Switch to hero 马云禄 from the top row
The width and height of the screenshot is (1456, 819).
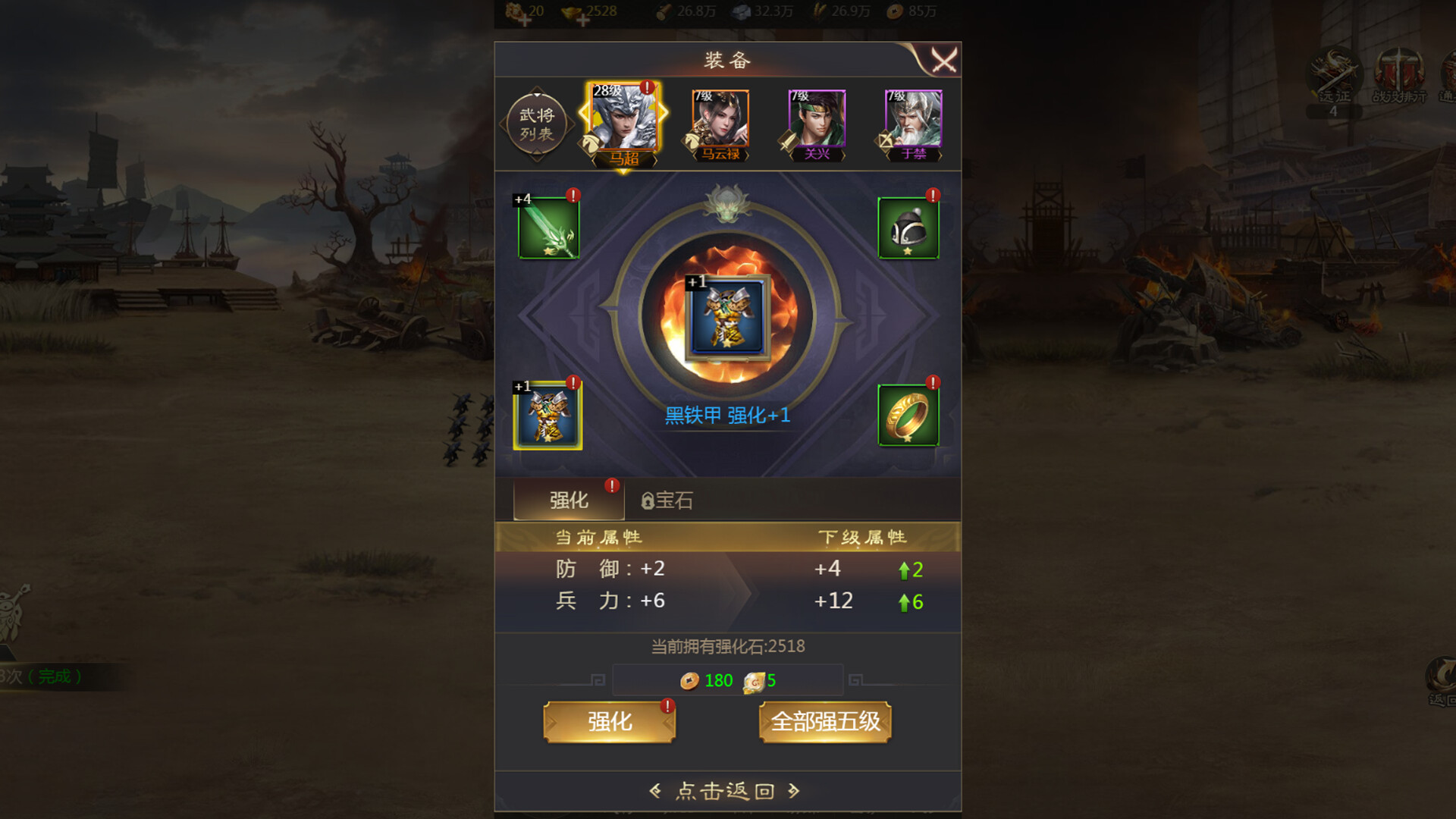[x=720, y=121]
